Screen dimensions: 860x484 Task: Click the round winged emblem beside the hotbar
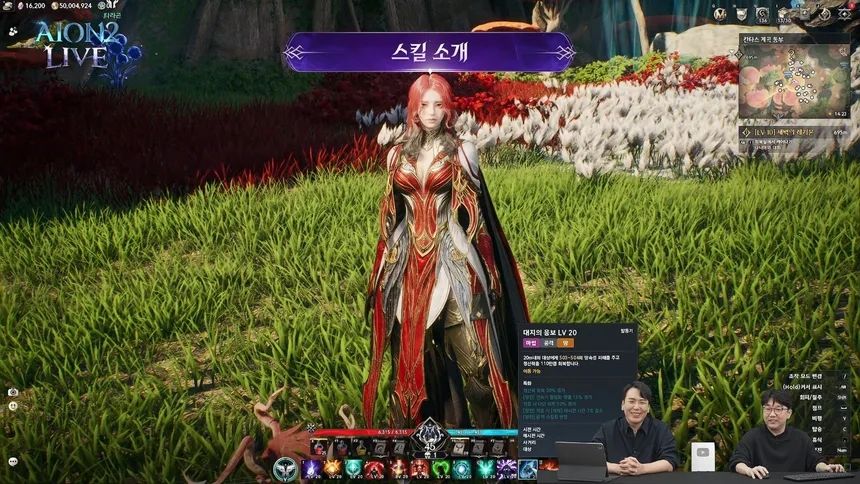(286, 467)
